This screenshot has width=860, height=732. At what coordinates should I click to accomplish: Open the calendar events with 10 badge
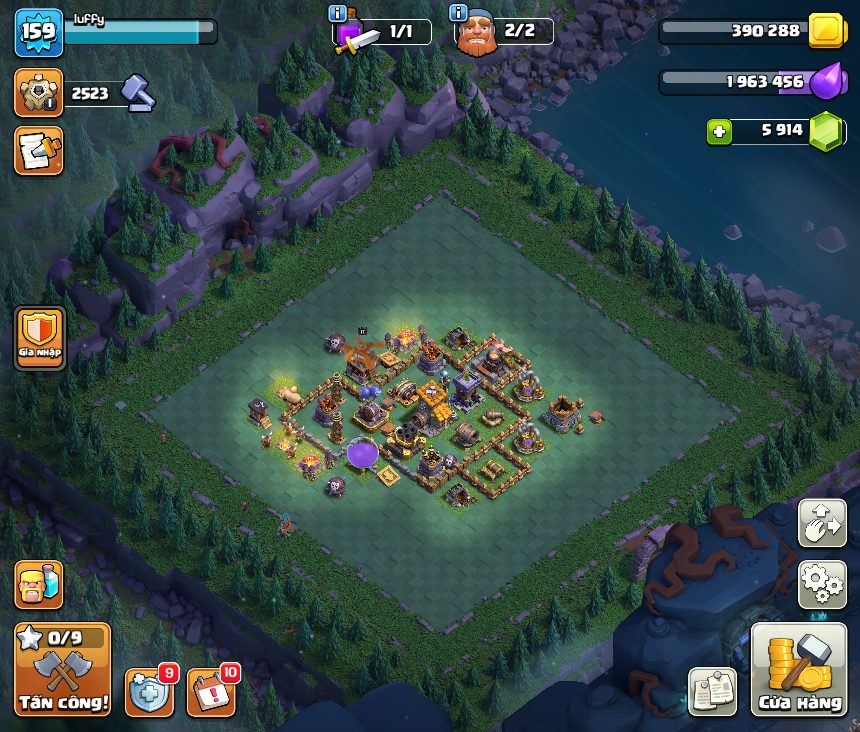(x=211, y=692)
